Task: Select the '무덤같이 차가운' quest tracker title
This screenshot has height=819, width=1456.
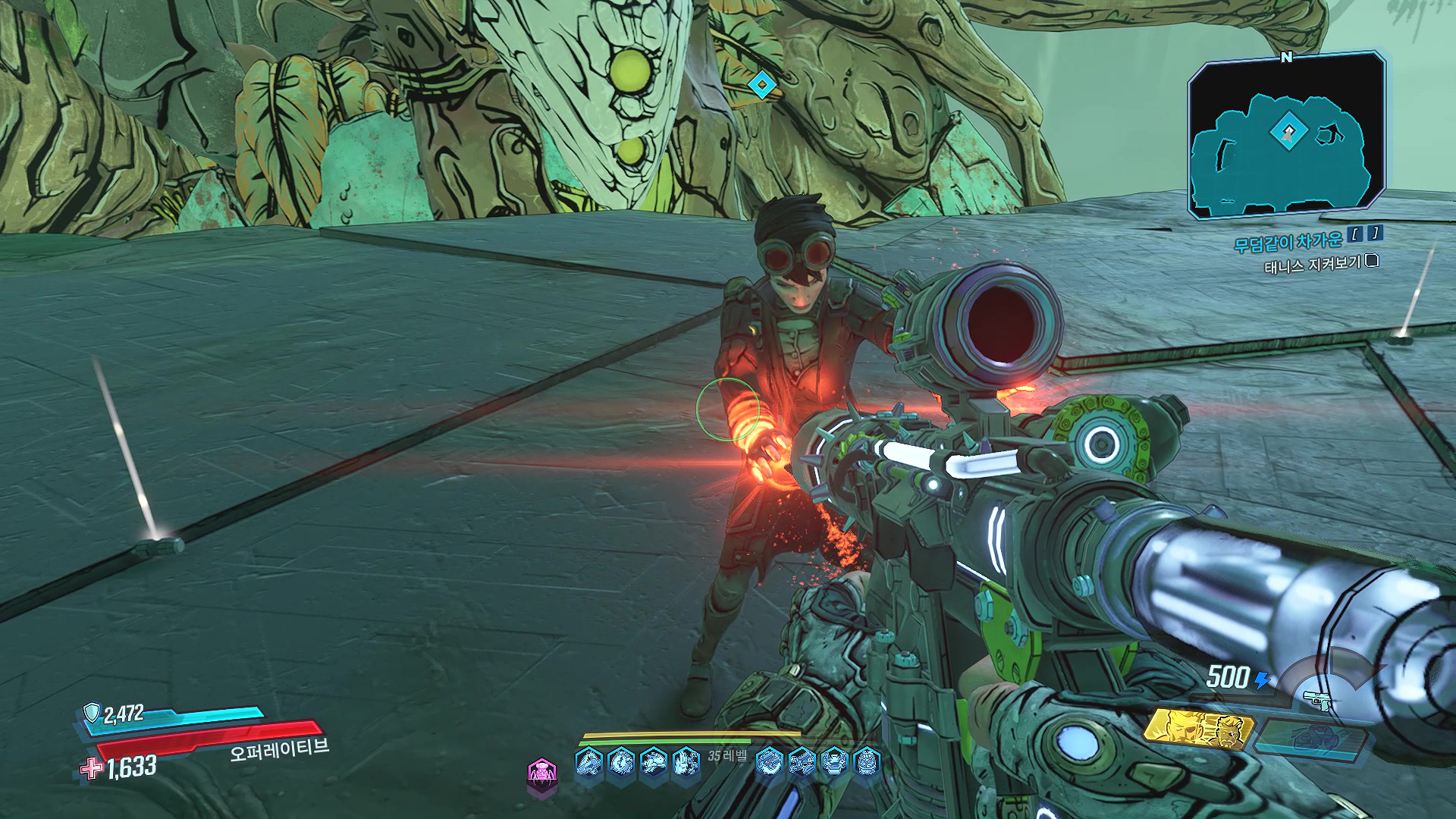Action: click(x=1288, y=242)
